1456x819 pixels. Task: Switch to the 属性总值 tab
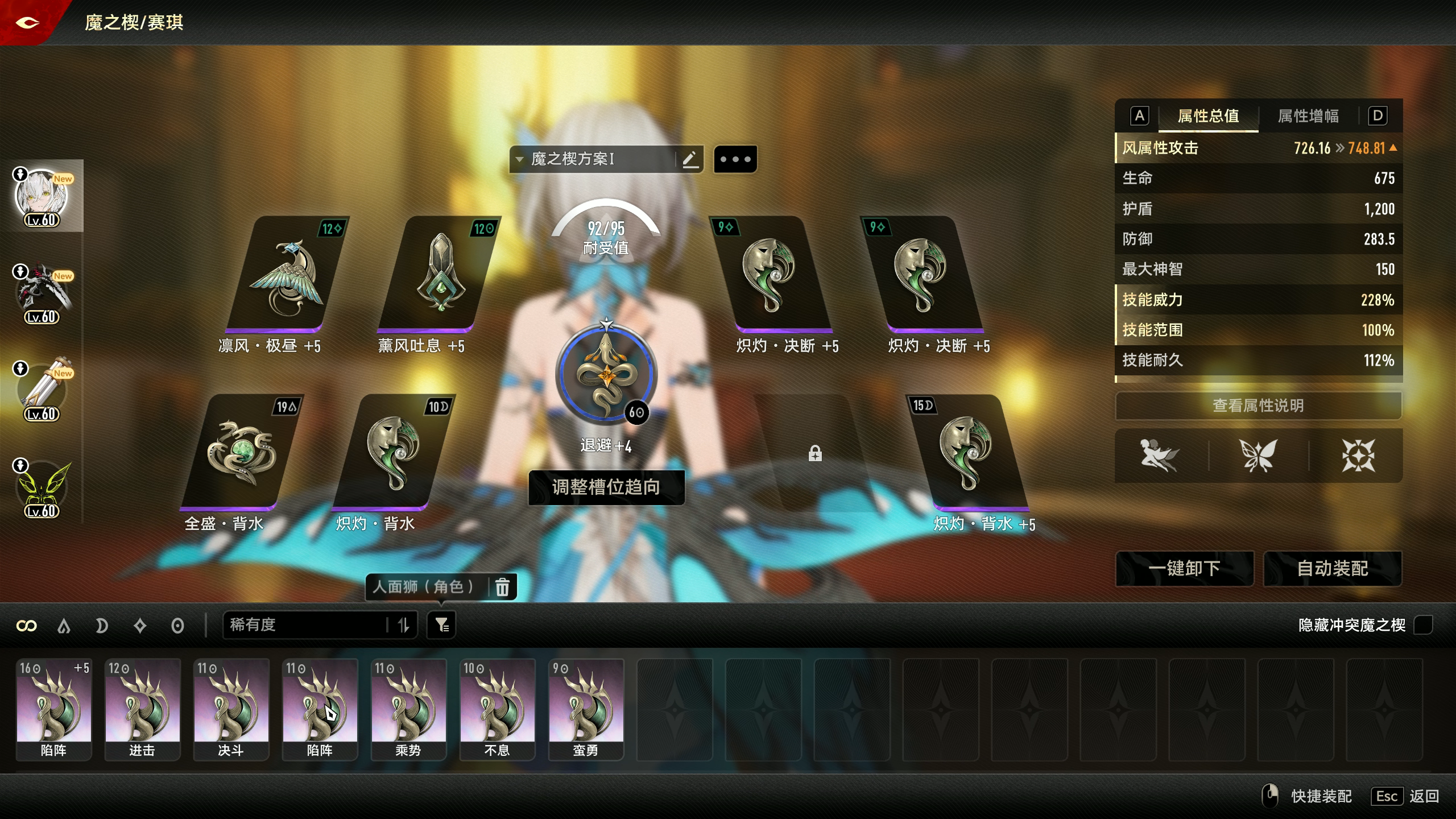[1208, 115]
